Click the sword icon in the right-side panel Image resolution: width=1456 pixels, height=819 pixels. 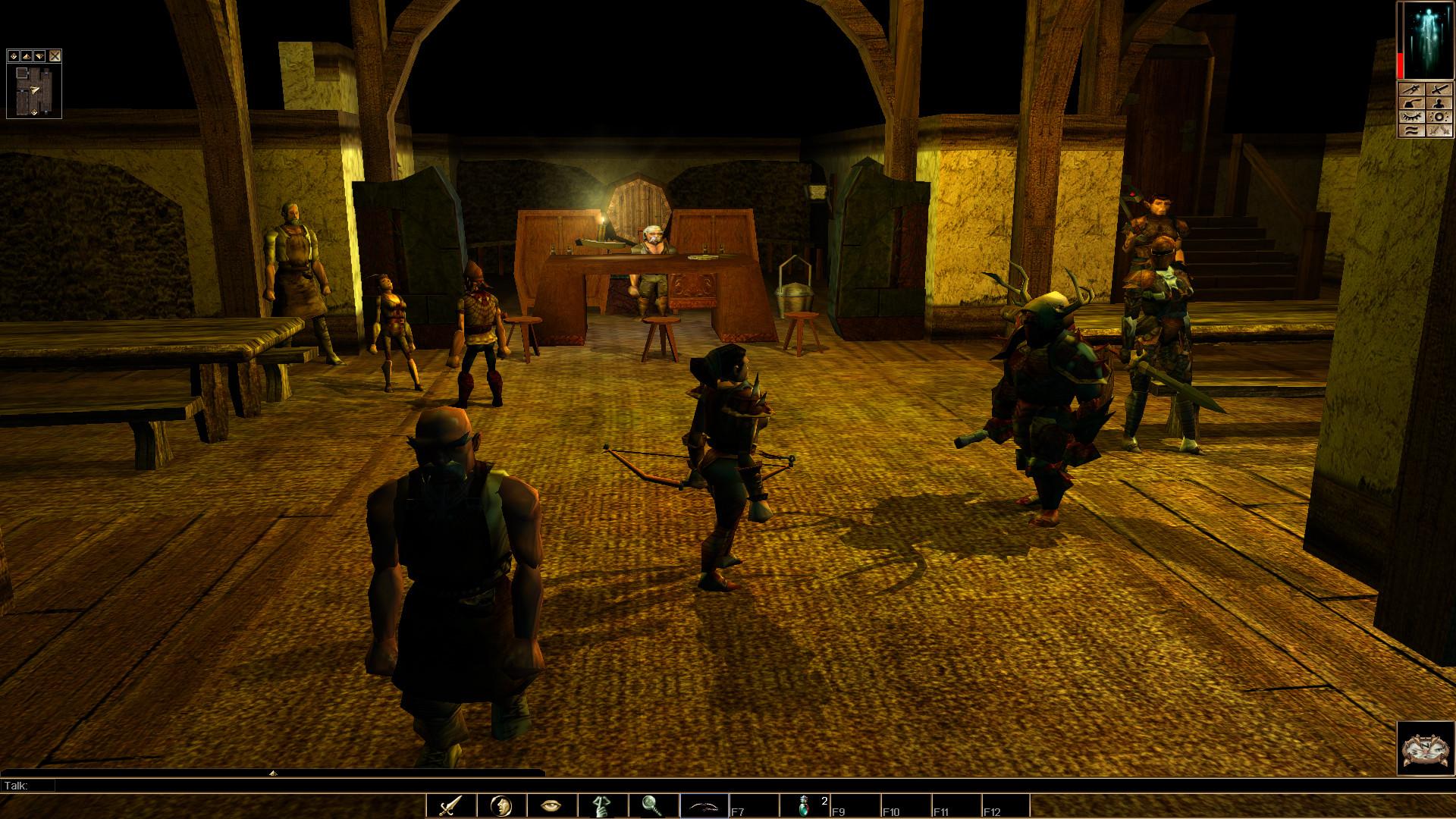(x=1439, y=89)
